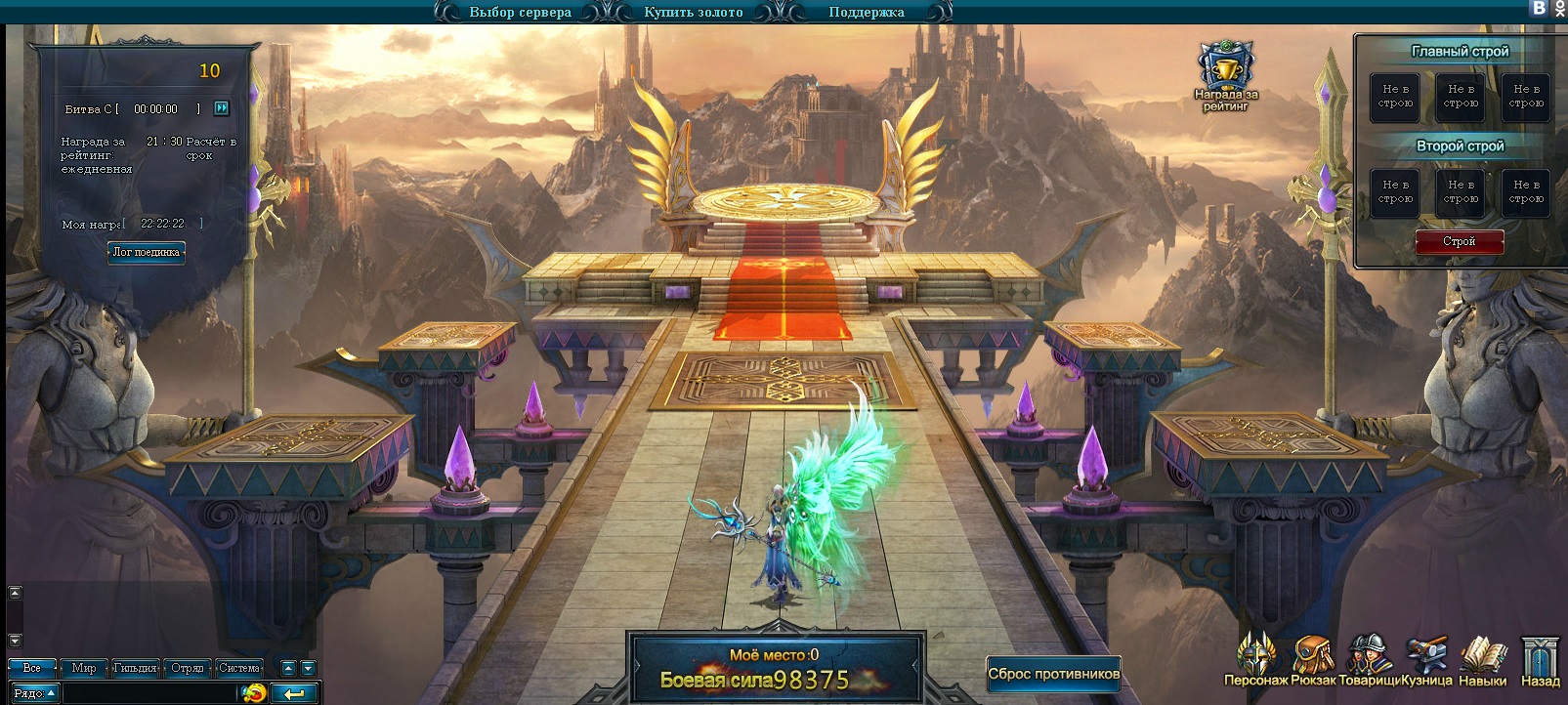Click Сброс противников to reset opponents
The height and width of the screenshot is (705, 1568).
click(1053, 673)
